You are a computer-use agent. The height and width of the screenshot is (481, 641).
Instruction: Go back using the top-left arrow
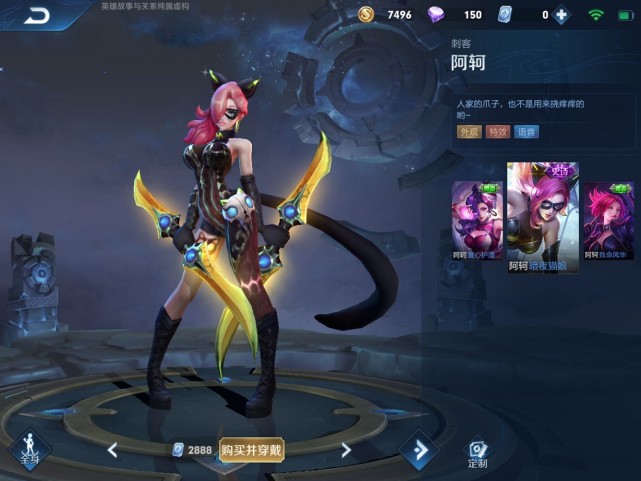tap(38, 15)
